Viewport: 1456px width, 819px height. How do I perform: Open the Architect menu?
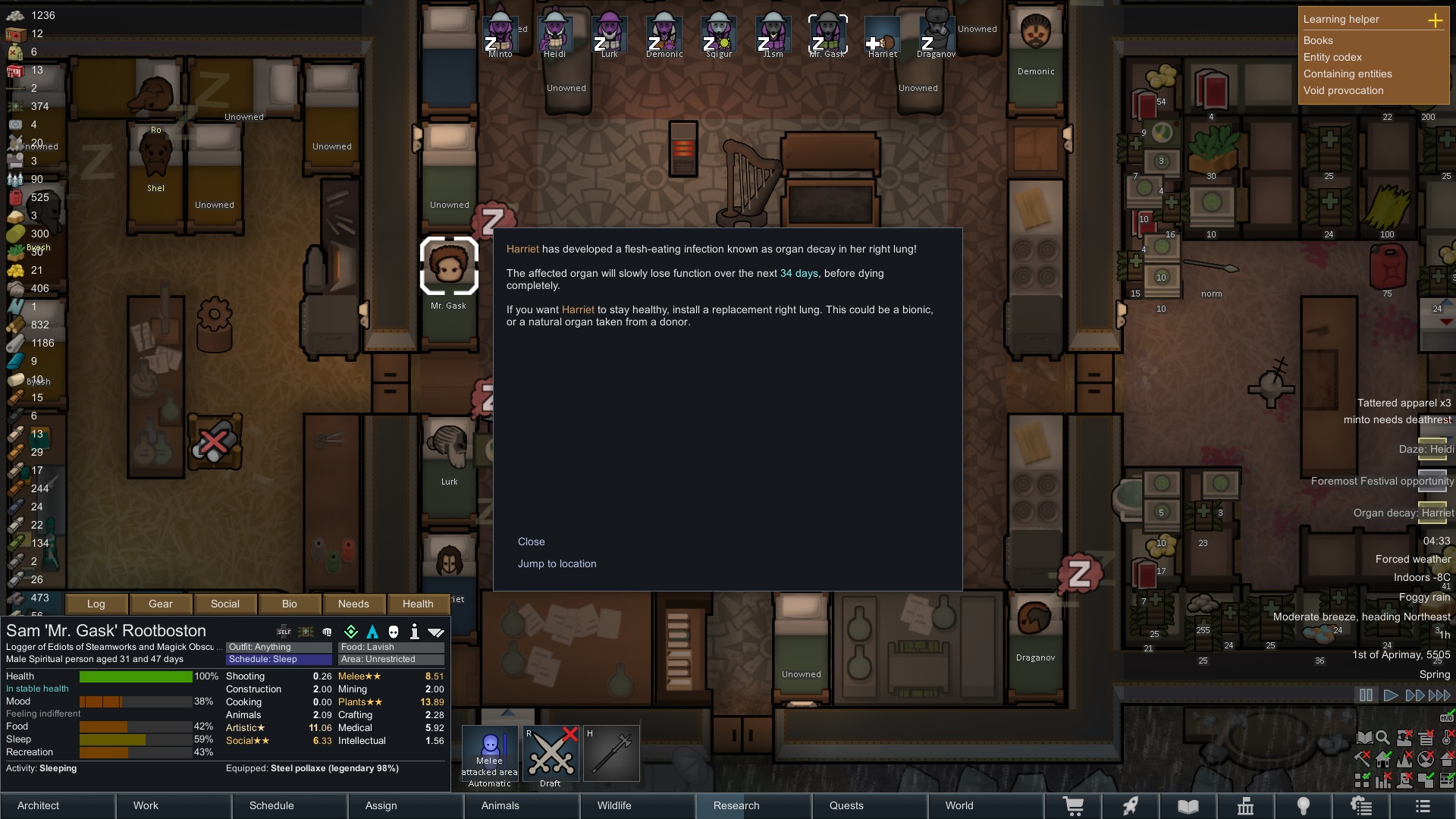click(x=38, y=805)
